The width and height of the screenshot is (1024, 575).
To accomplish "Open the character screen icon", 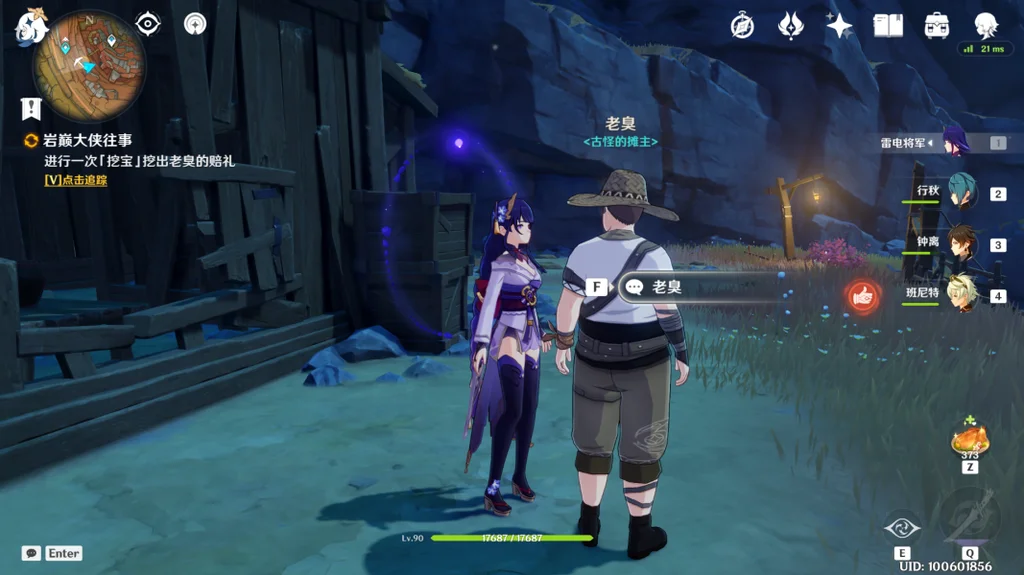I will tap(986, 26).
